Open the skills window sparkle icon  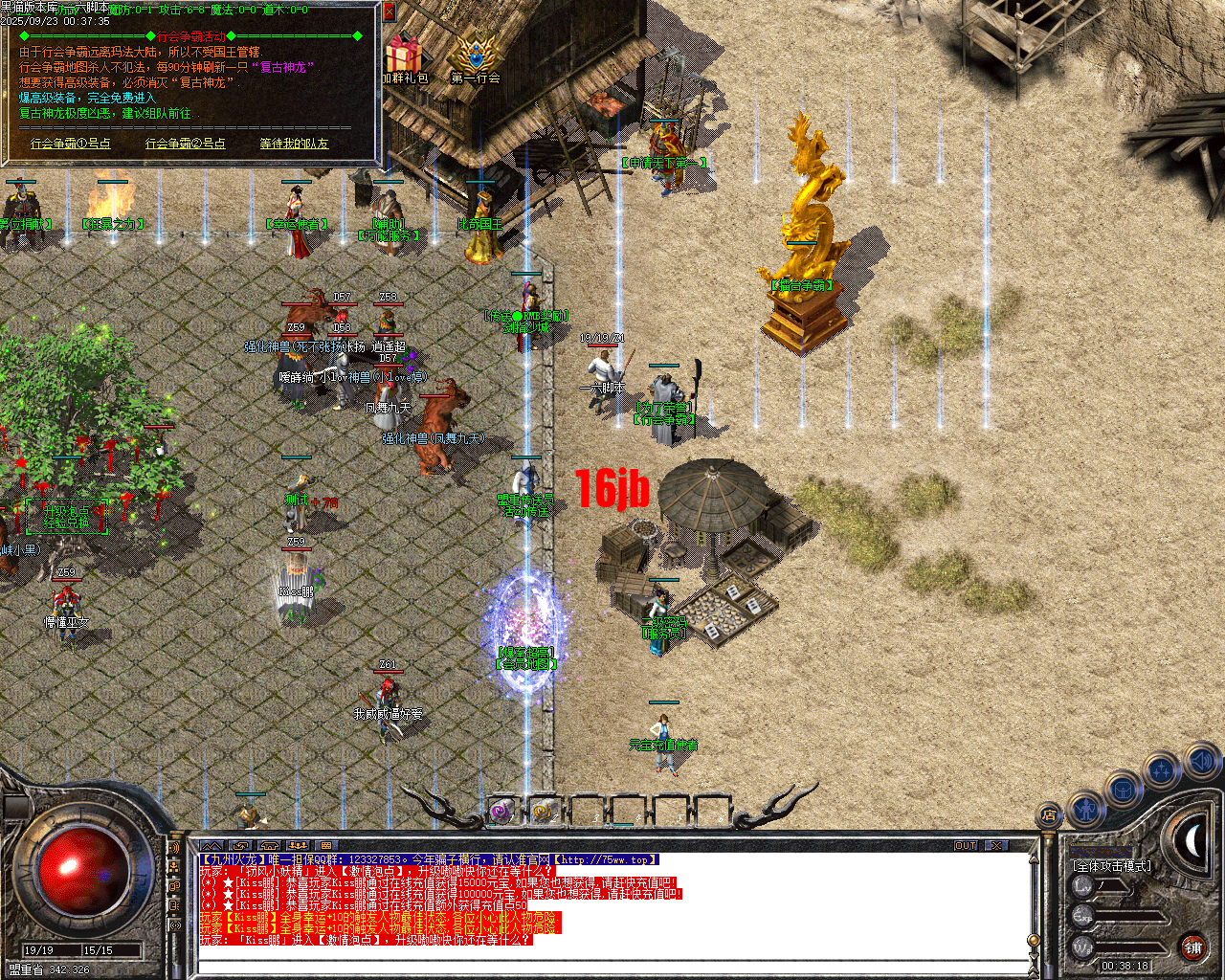tap(1160, 769)
